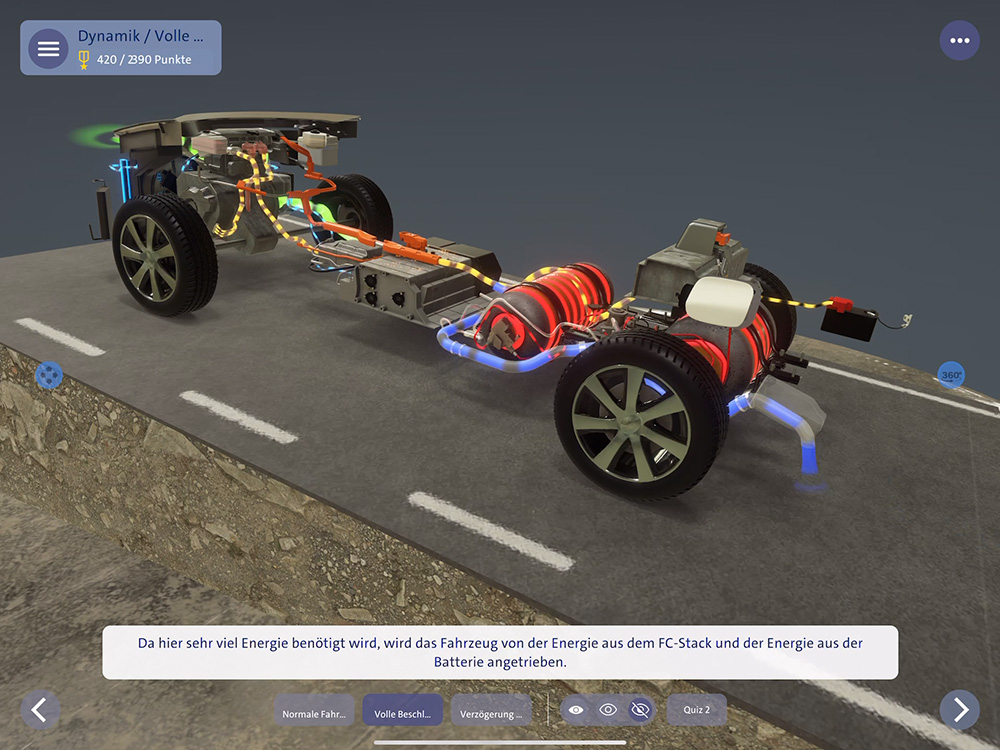Viewport: 1000px width, 750px height.
Task: Go to the previous slide arrow
Action: (40, 710)
